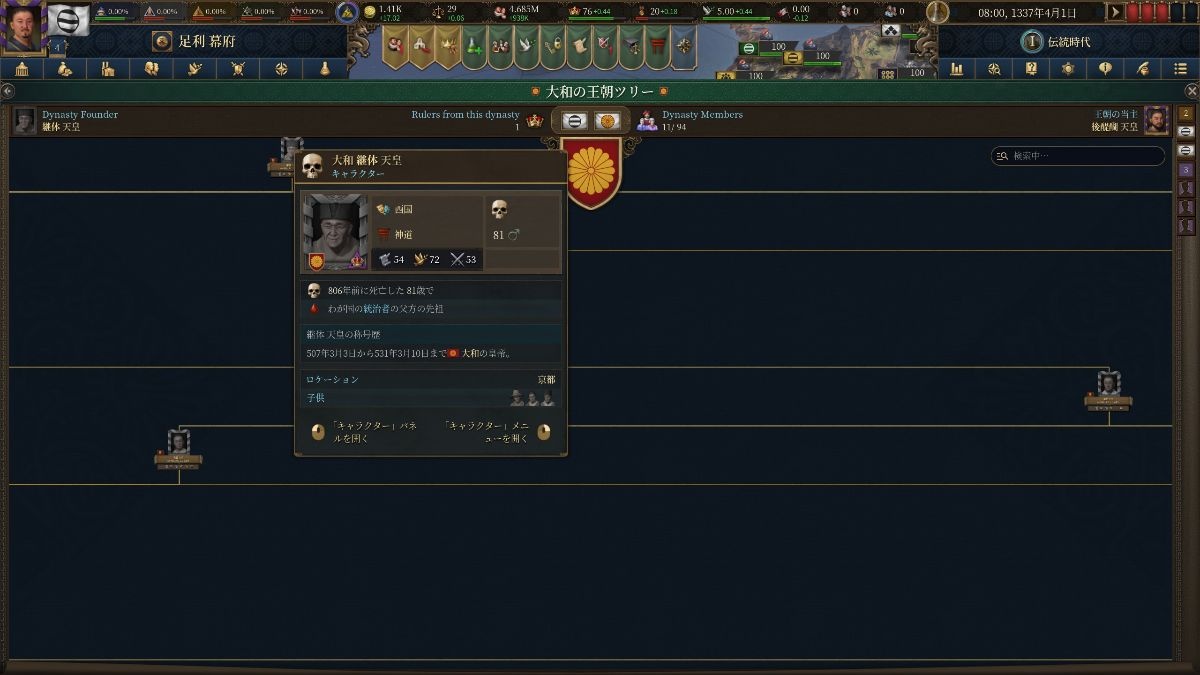This screenshot has width=1200, height=675.
Task: Click the Ashikaga Shogunate white flag
Action: click(69, 19)
